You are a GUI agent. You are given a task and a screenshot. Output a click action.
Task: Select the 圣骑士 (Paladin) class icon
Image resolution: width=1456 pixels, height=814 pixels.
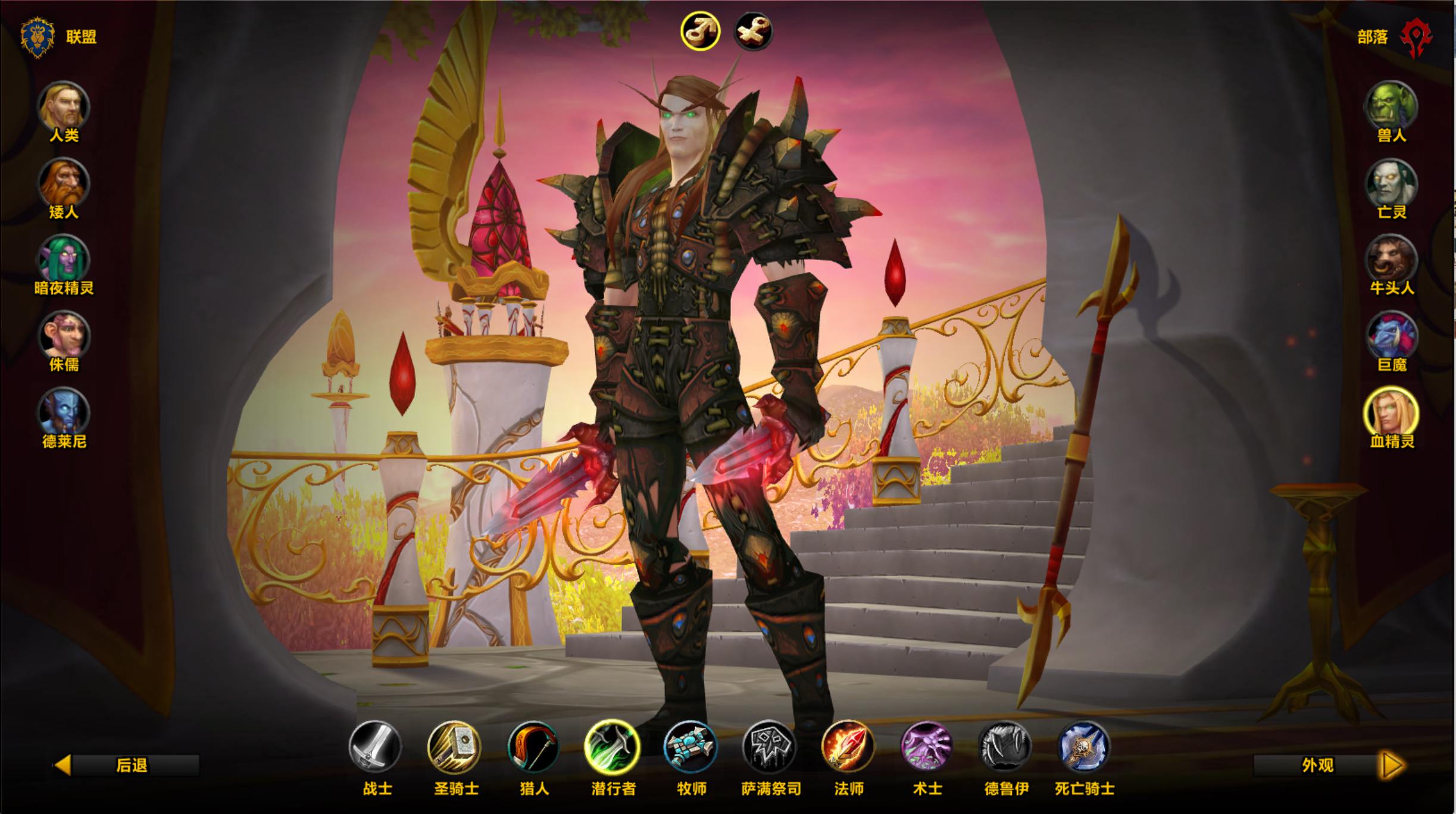click(x=455, y=746)
